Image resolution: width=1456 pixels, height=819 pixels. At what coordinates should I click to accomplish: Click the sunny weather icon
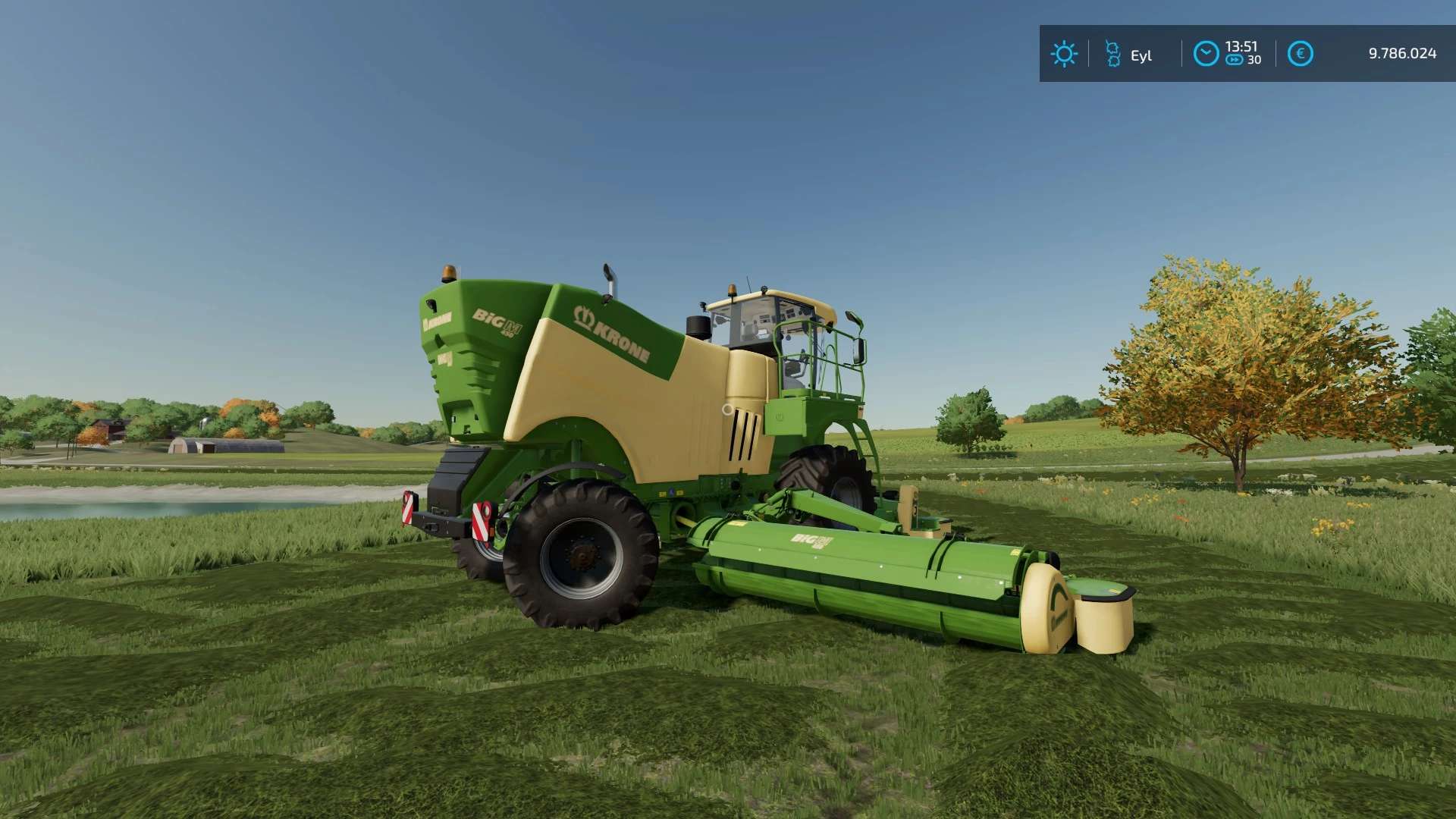coord(1064,54)
